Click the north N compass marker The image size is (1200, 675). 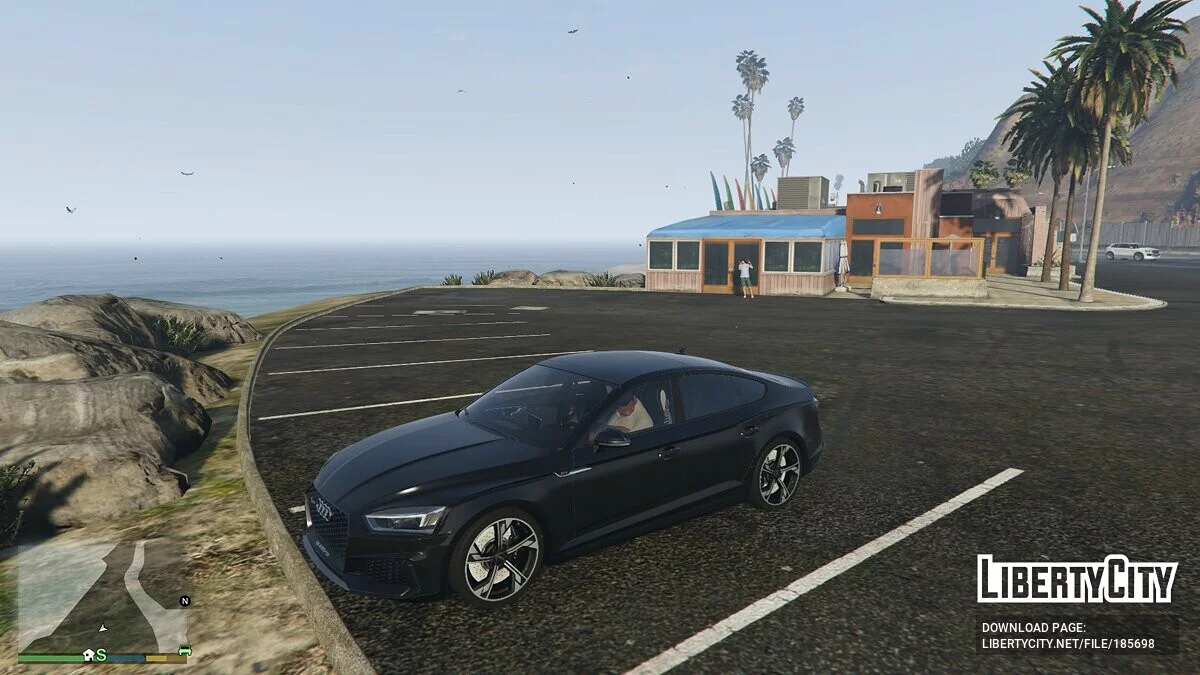[x=184, y=601]
